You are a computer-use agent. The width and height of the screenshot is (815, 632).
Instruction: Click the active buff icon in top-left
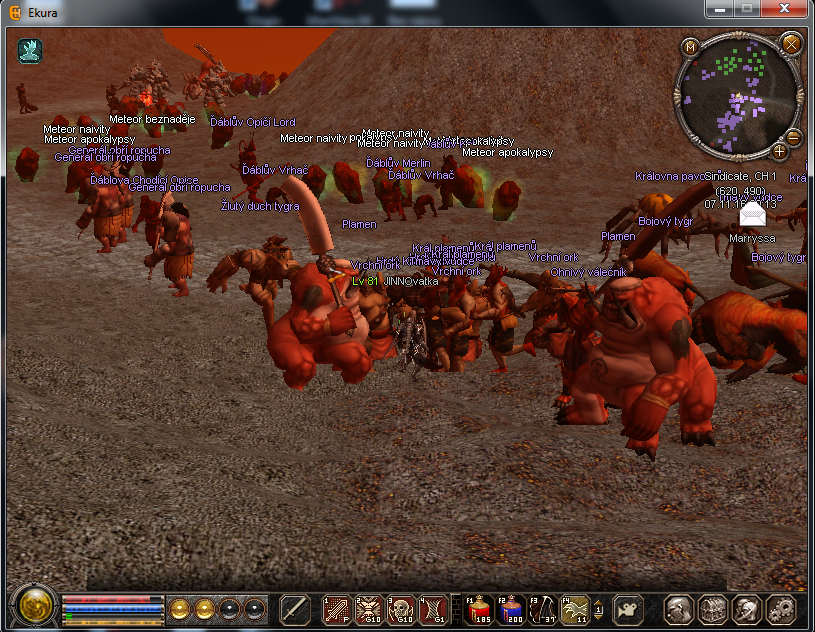pos(30,51)
